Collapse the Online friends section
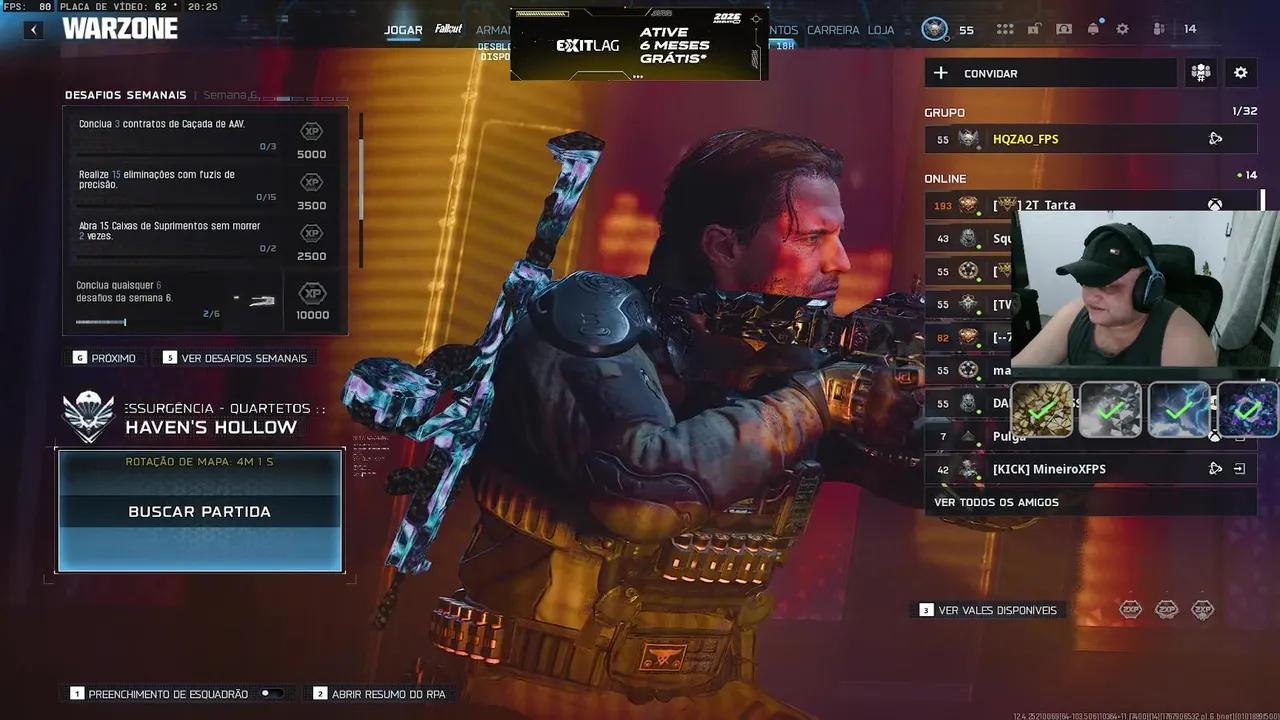This screenshot has height=720, width=1280. point(944,178)
